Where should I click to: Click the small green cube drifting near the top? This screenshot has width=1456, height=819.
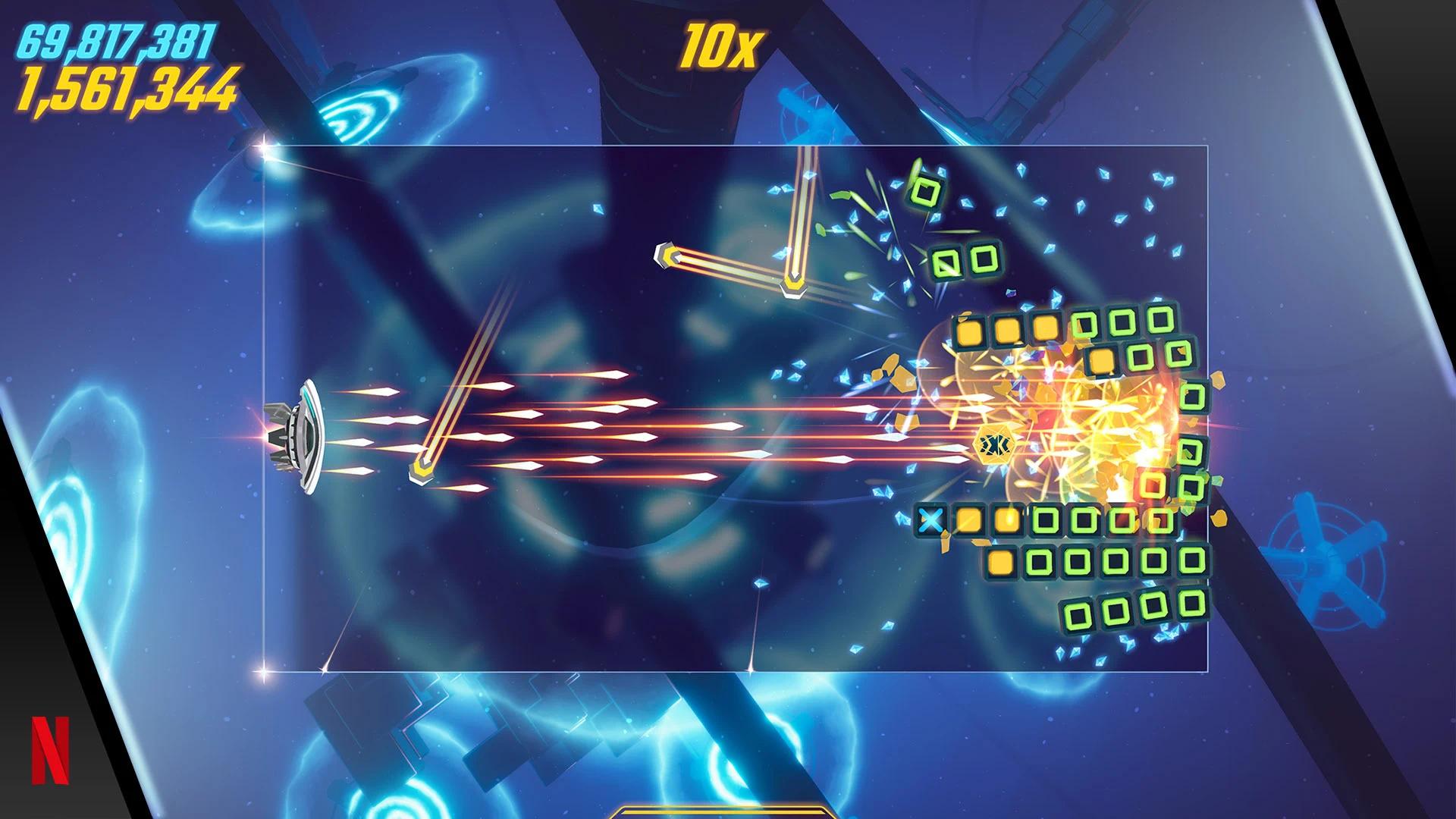924,191
